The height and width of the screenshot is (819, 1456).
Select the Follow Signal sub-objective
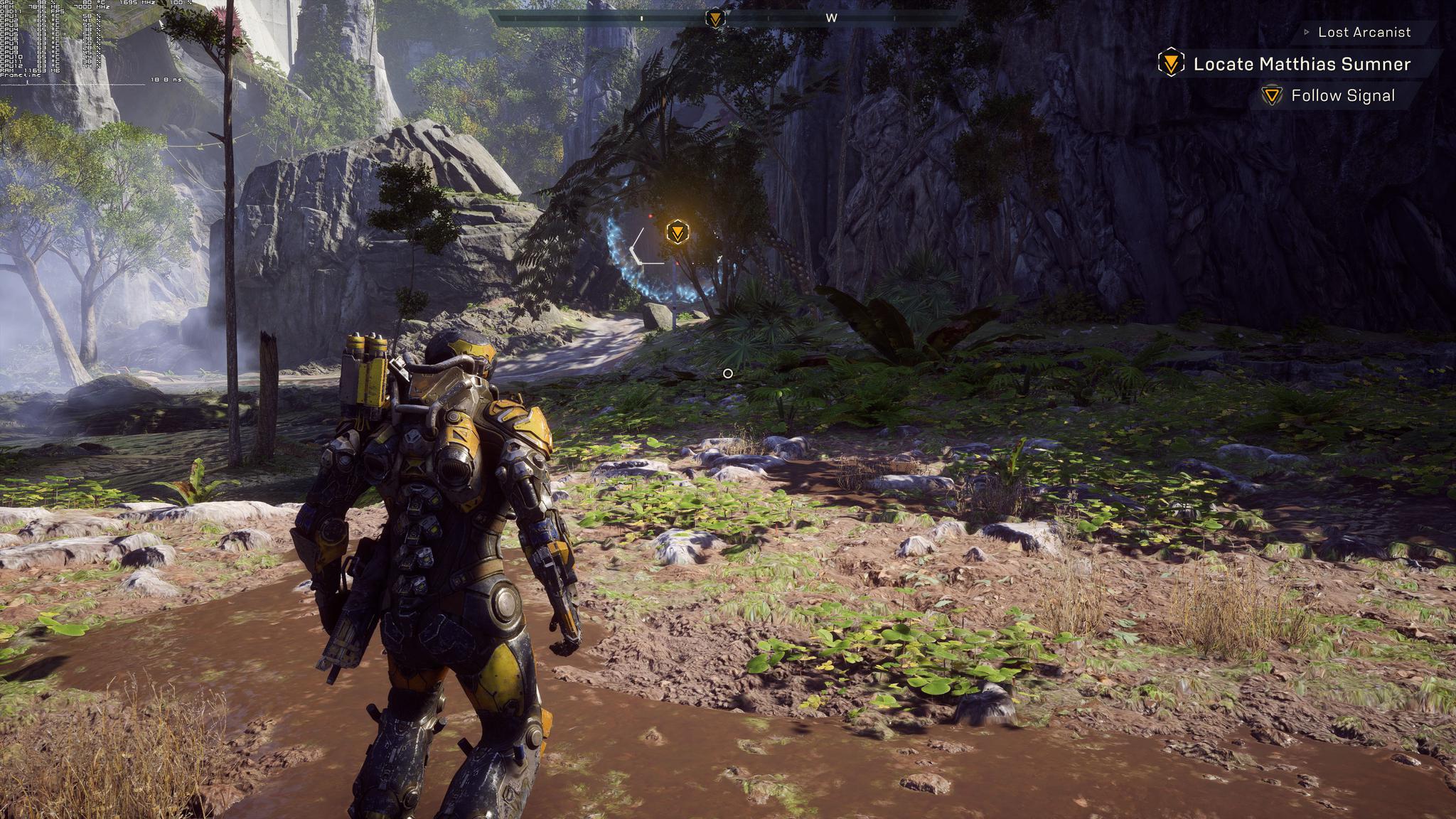pyautogui.click(x=1342, y=96)
